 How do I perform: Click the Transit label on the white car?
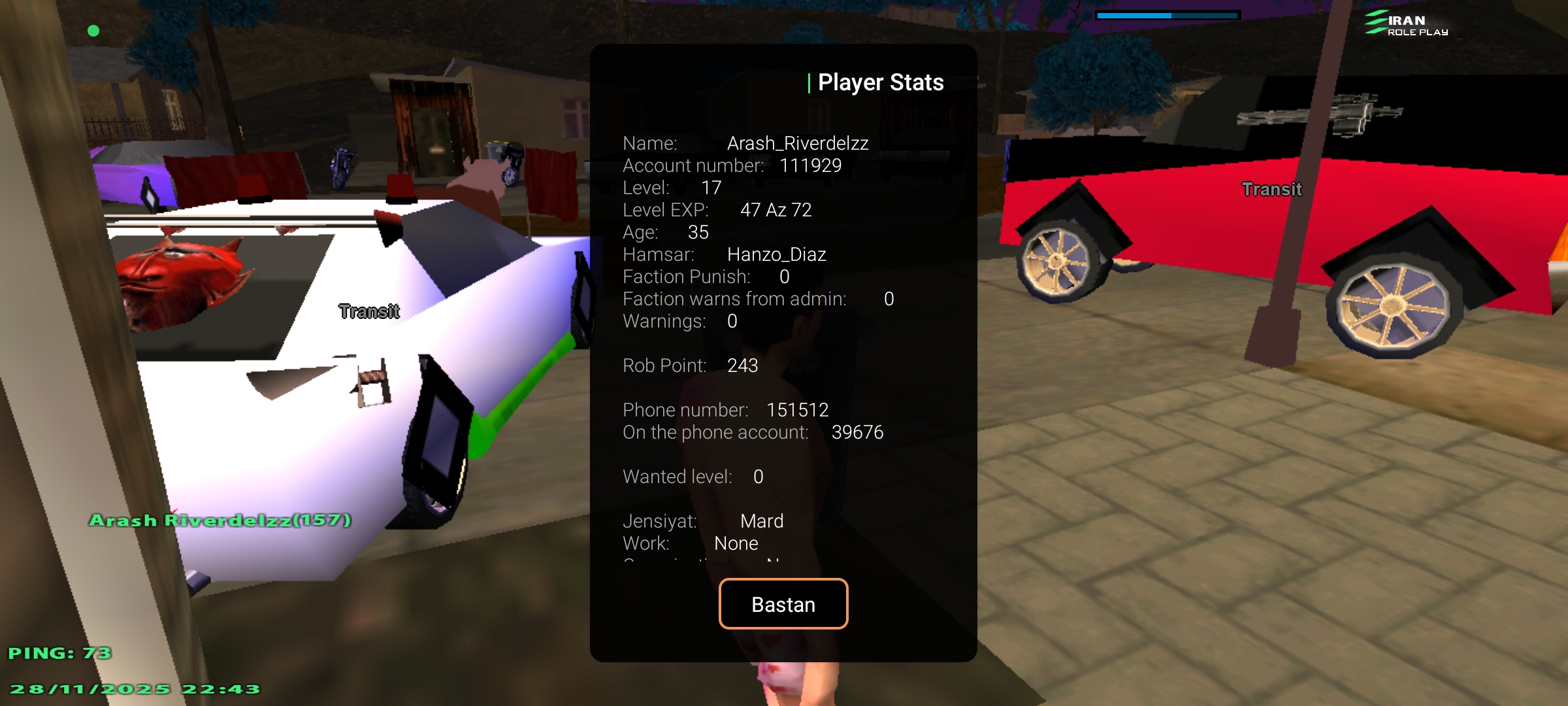[368, 312]
